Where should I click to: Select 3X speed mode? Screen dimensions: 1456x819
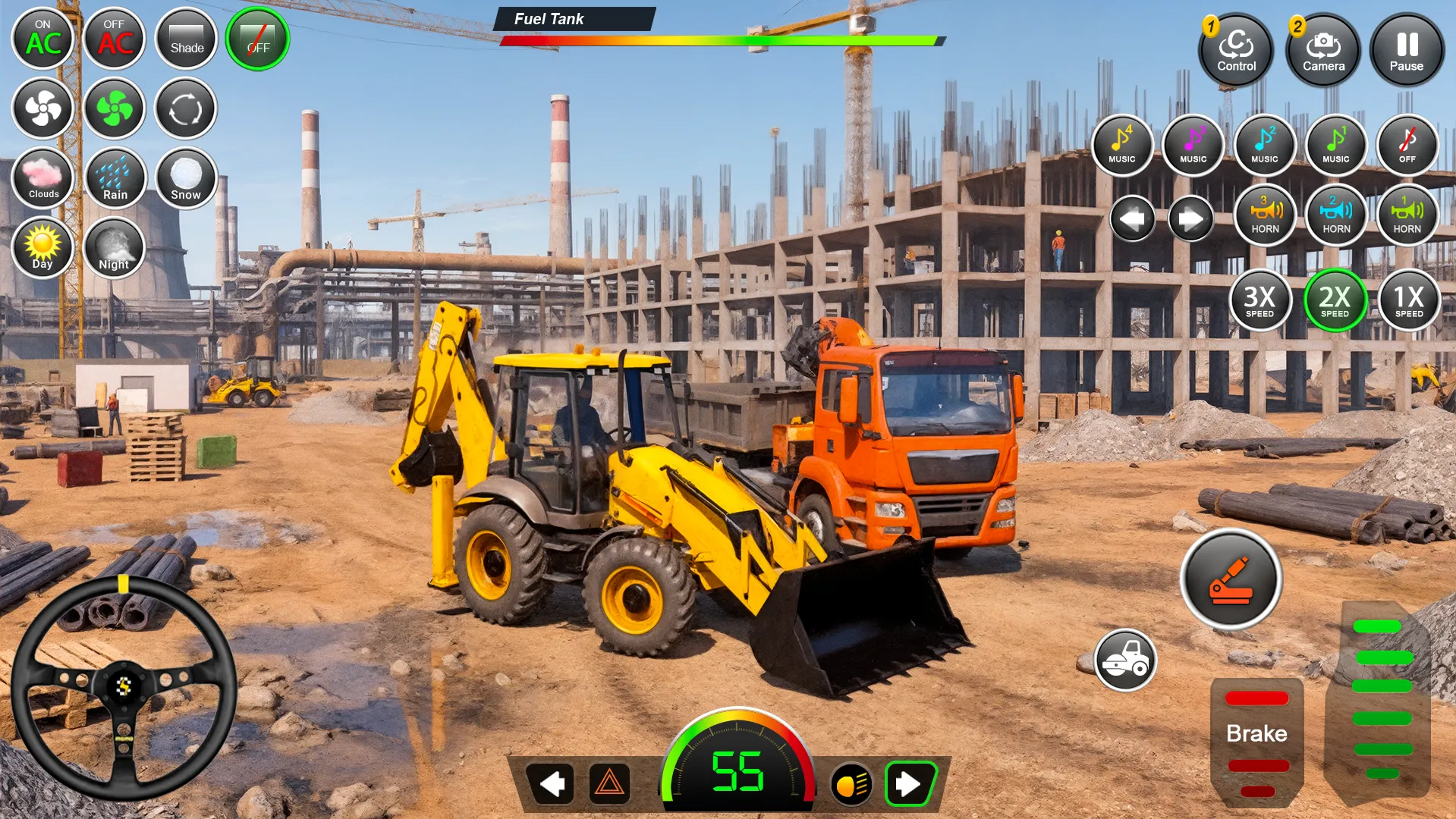click(x=1261, y=301)
